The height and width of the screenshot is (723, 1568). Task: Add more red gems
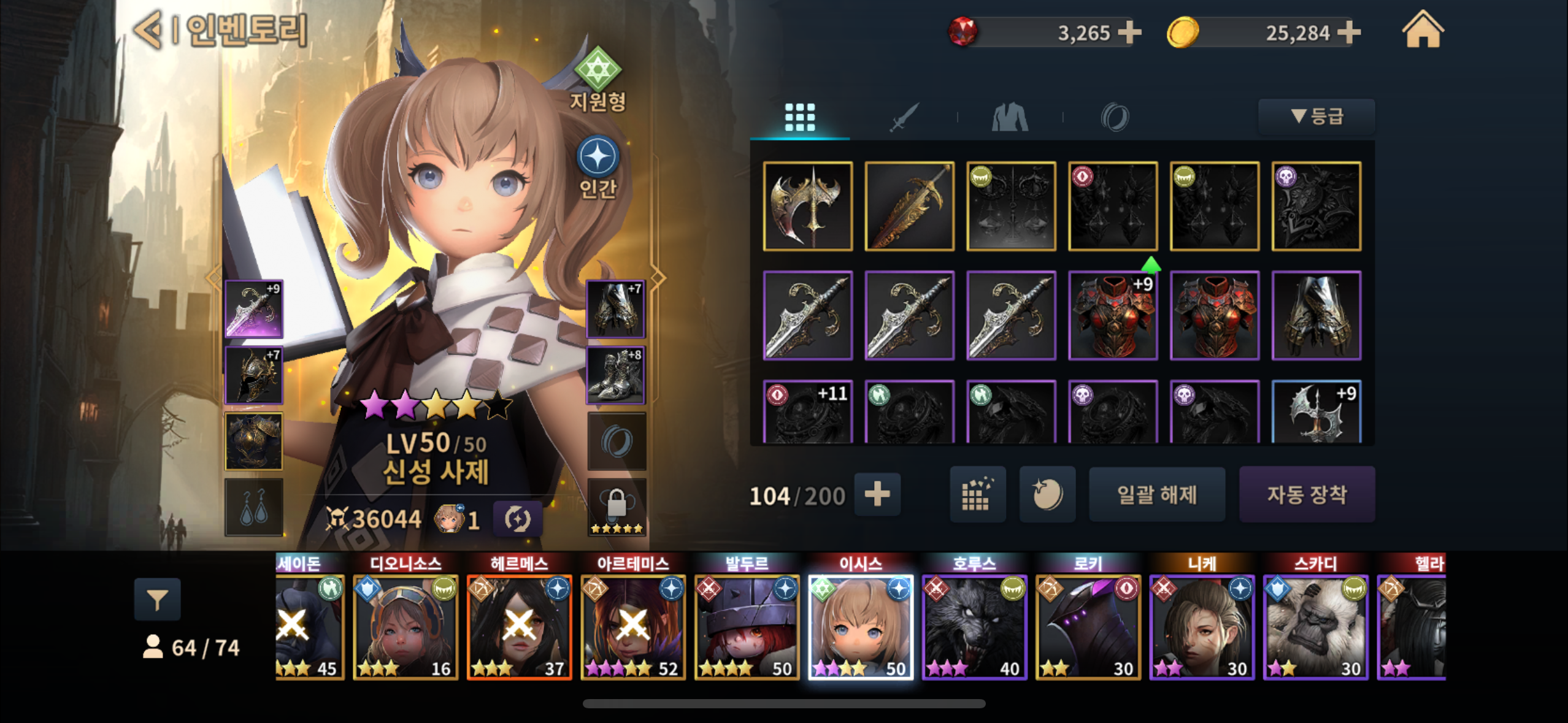point(1129,33)
